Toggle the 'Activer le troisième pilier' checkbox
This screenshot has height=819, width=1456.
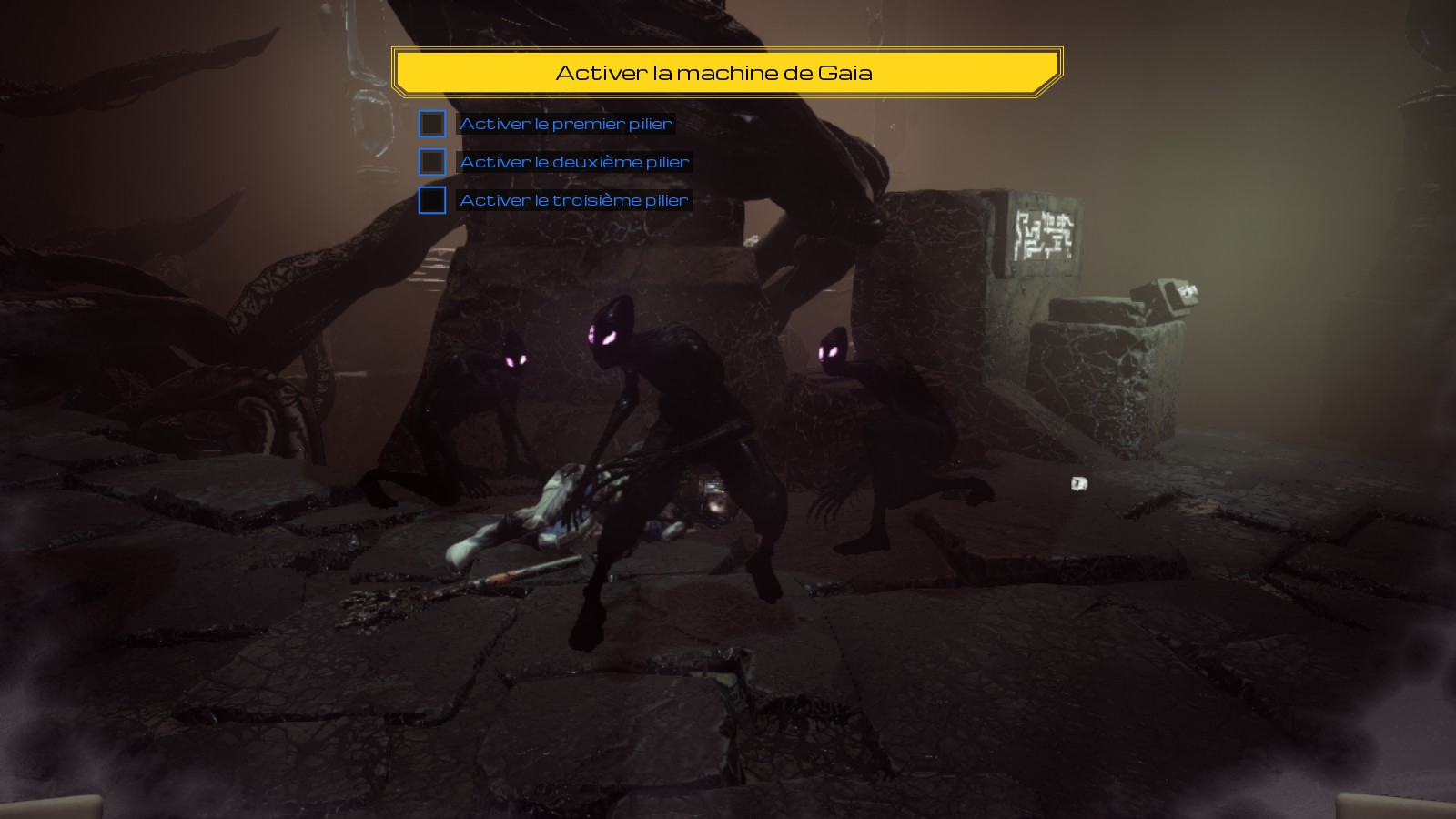tap(432, 200)
